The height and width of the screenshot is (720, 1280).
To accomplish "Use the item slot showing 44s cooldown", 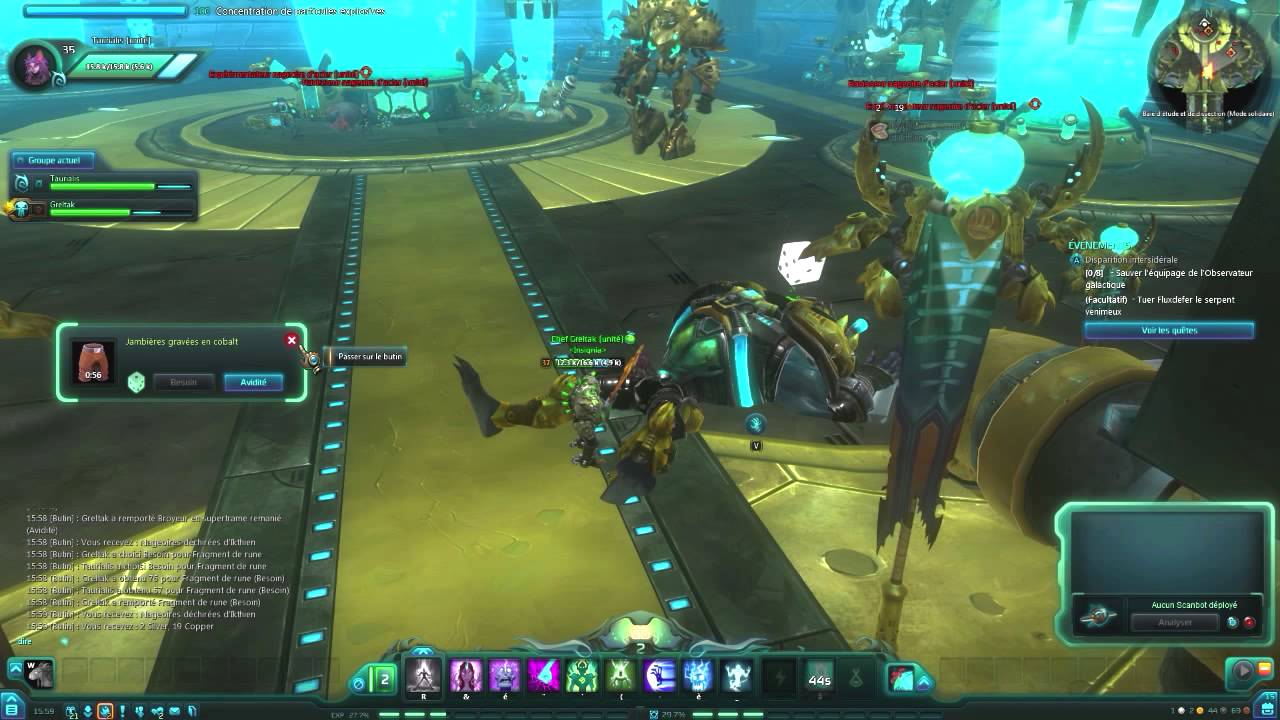I will (x=819, y=677).
